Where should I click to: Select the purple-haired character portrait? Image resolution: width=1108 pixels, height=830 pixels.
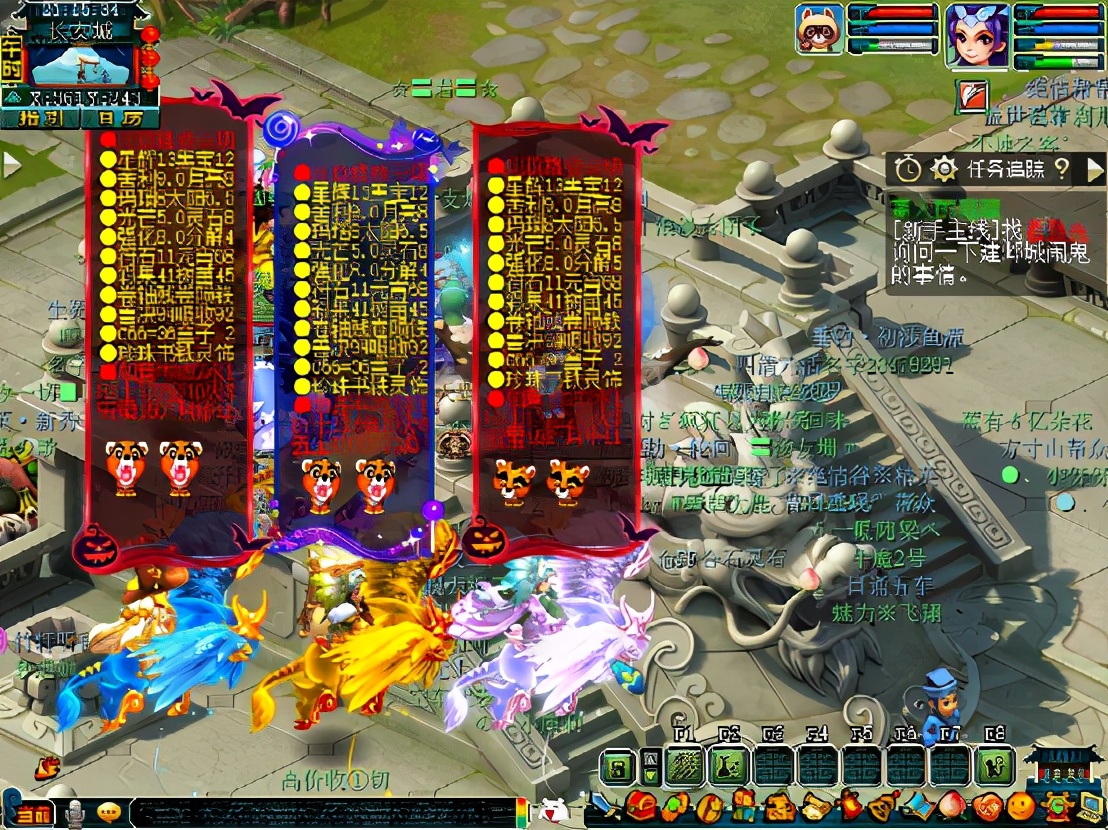coord(976,36)
